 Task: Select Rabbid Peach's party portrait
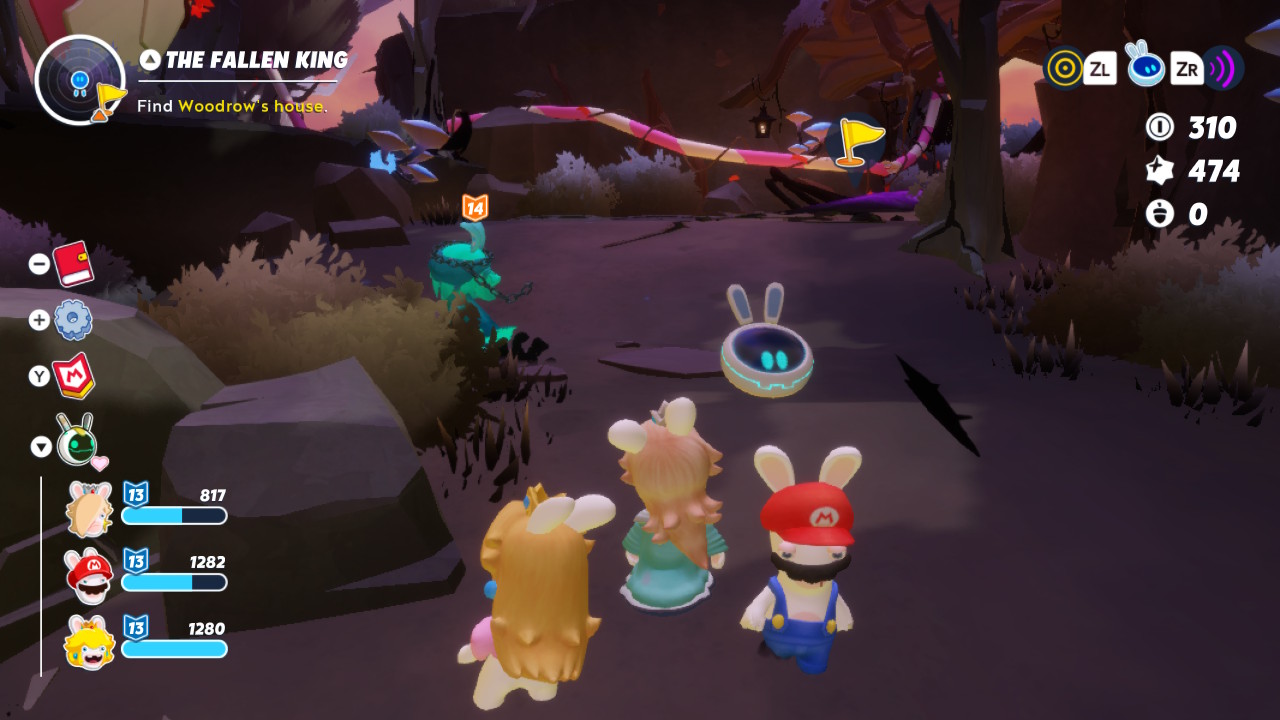(89, 643)
